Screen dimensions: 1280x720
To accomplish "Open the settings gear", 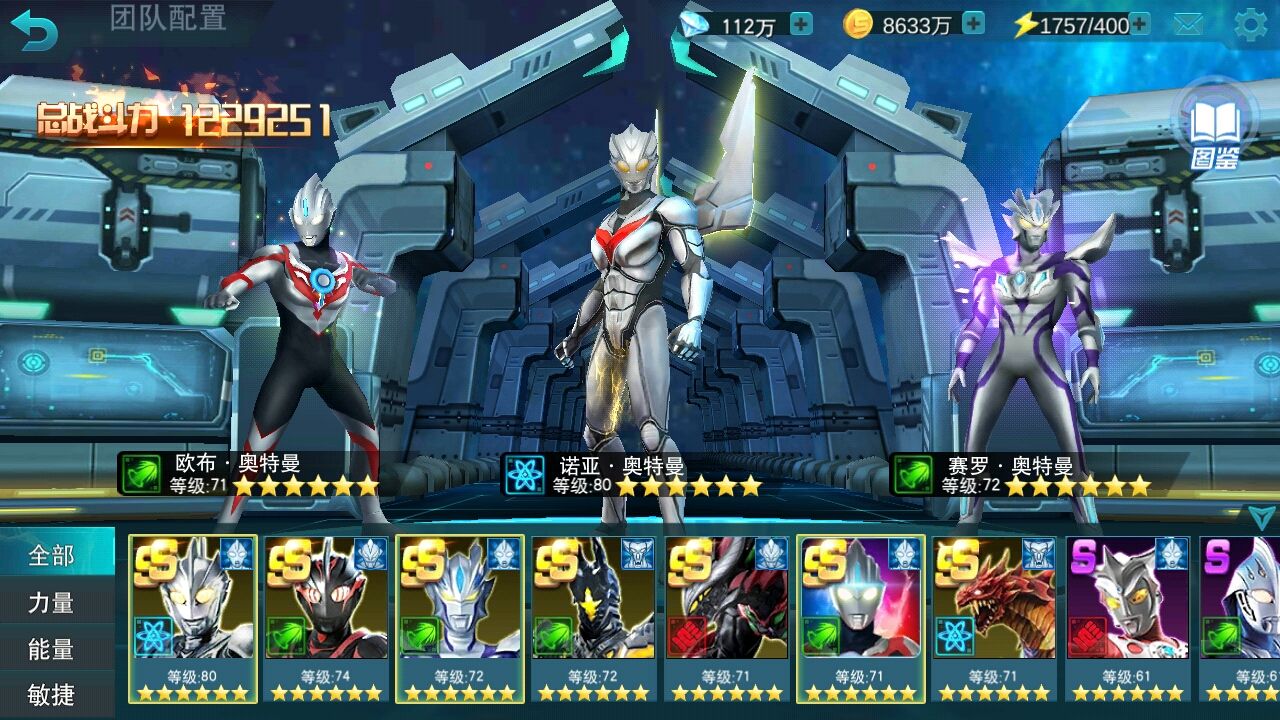I will tap(1250, 25).
